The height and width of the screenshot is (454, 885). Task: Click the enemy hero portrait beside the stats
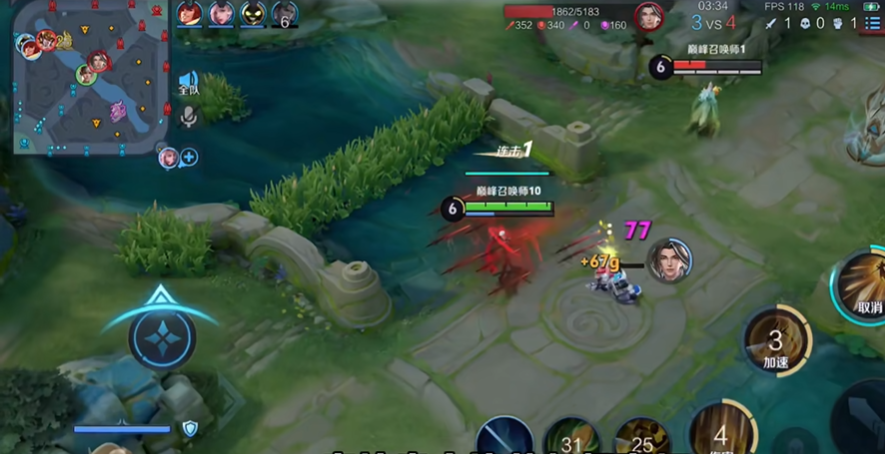coord(649,17)
